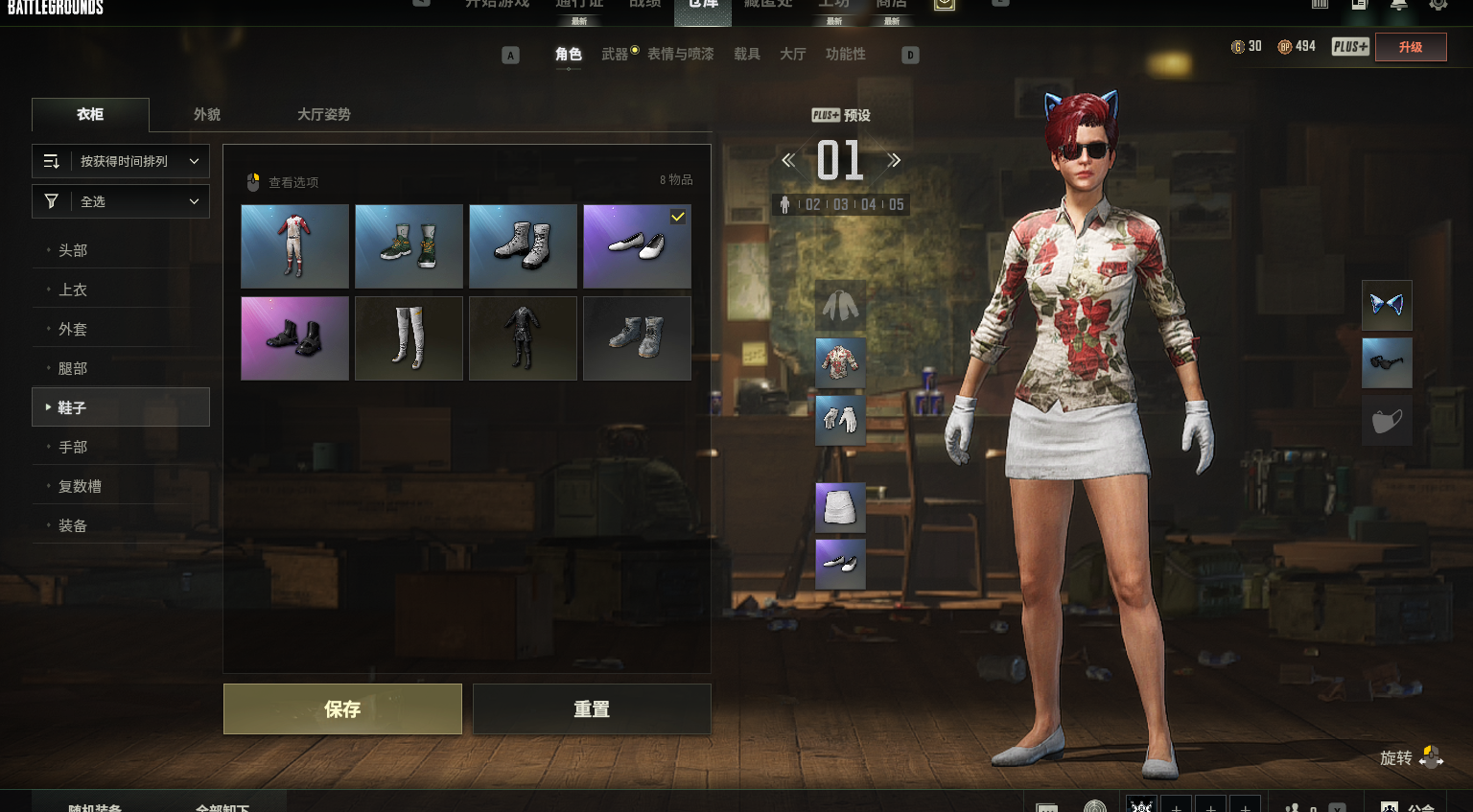Click the equipped floral shirt slot
Viewport: 1473px width, 812px height.
[840, 362]
